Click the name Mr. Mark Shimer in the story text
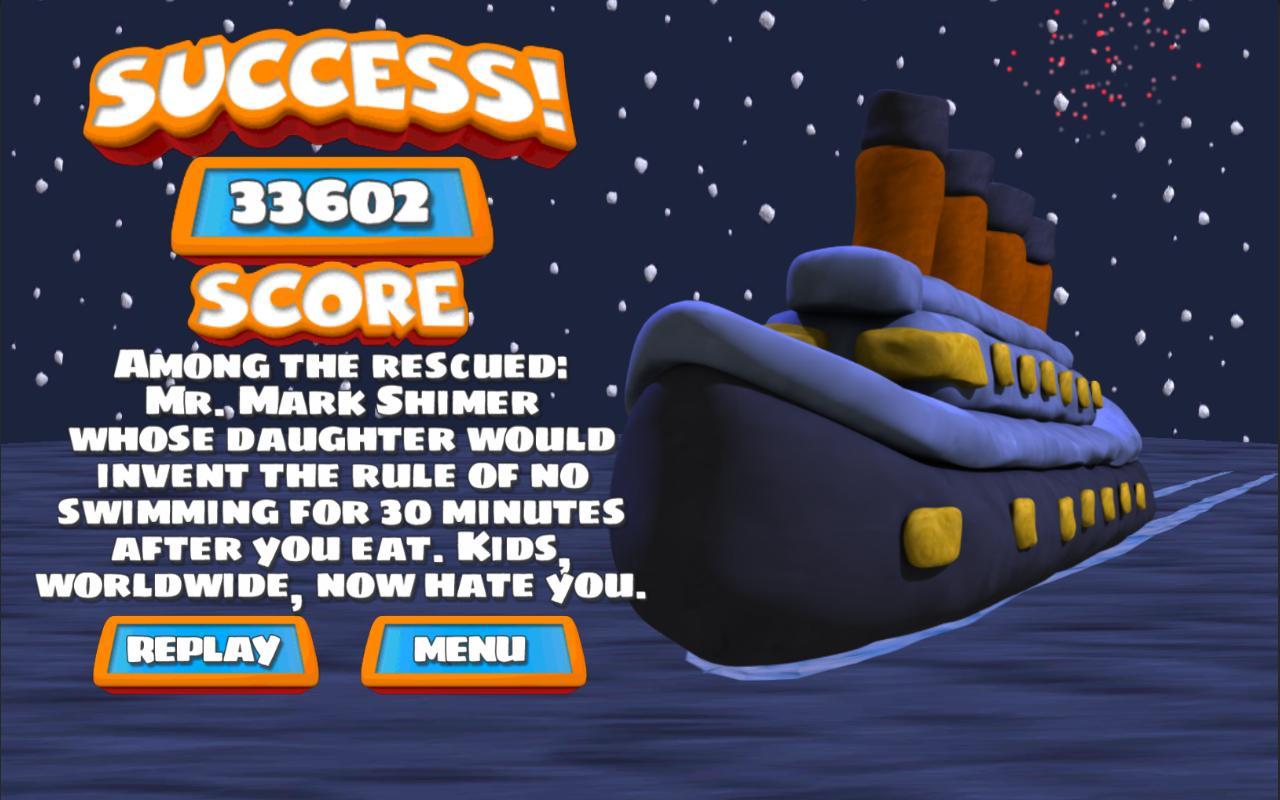Viewport: 1280px width, 800px height. [340, 399]
